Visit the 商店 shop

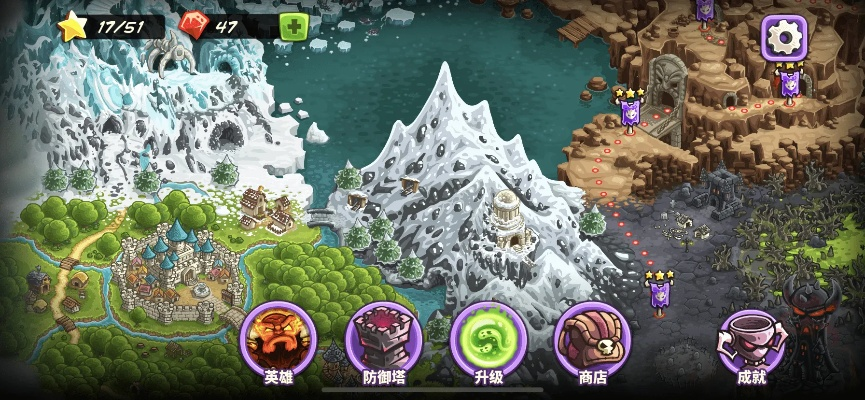(x=592, y=340)
